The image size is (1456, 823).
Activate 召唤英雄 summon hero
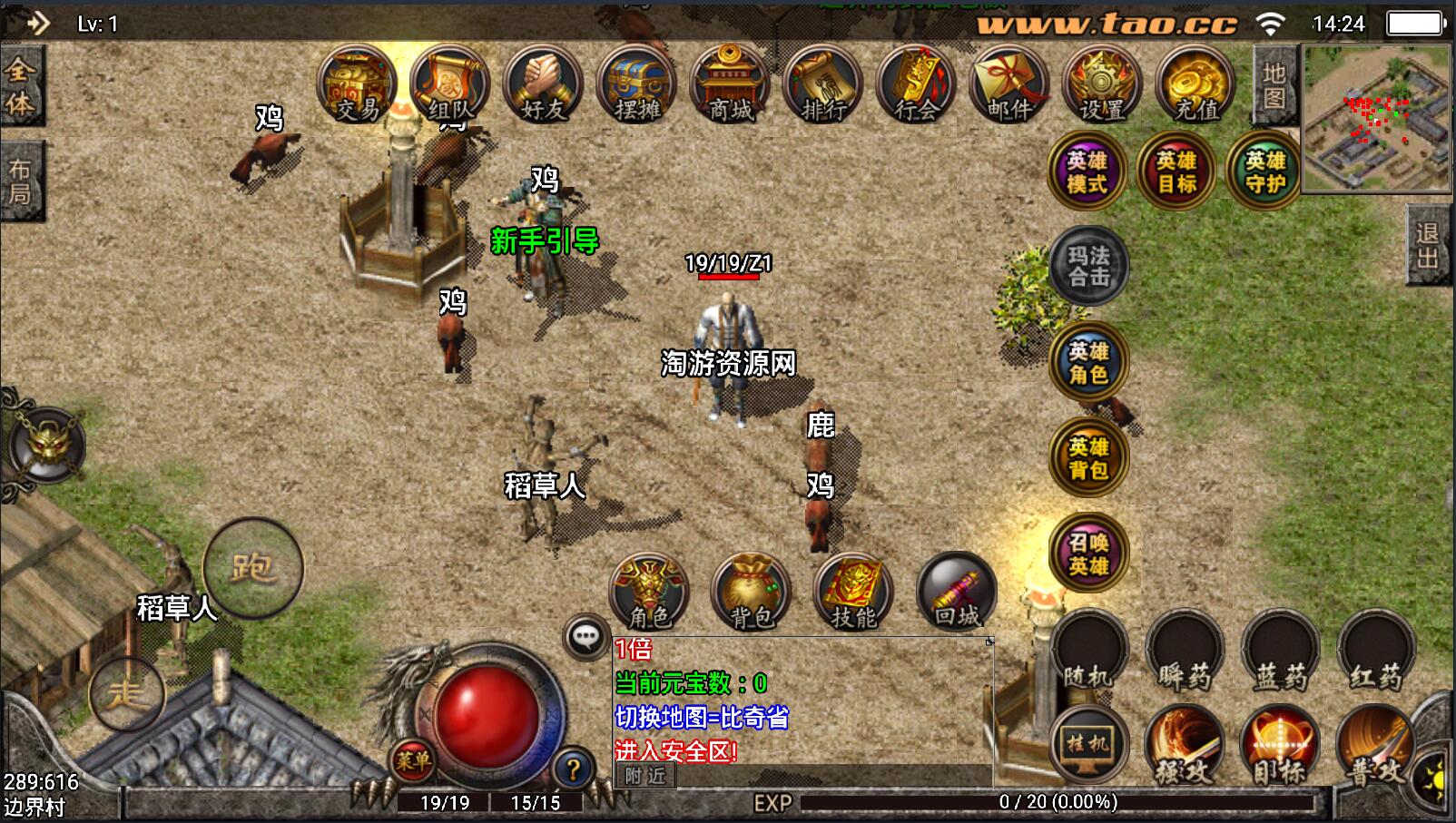coord(1088,554)
